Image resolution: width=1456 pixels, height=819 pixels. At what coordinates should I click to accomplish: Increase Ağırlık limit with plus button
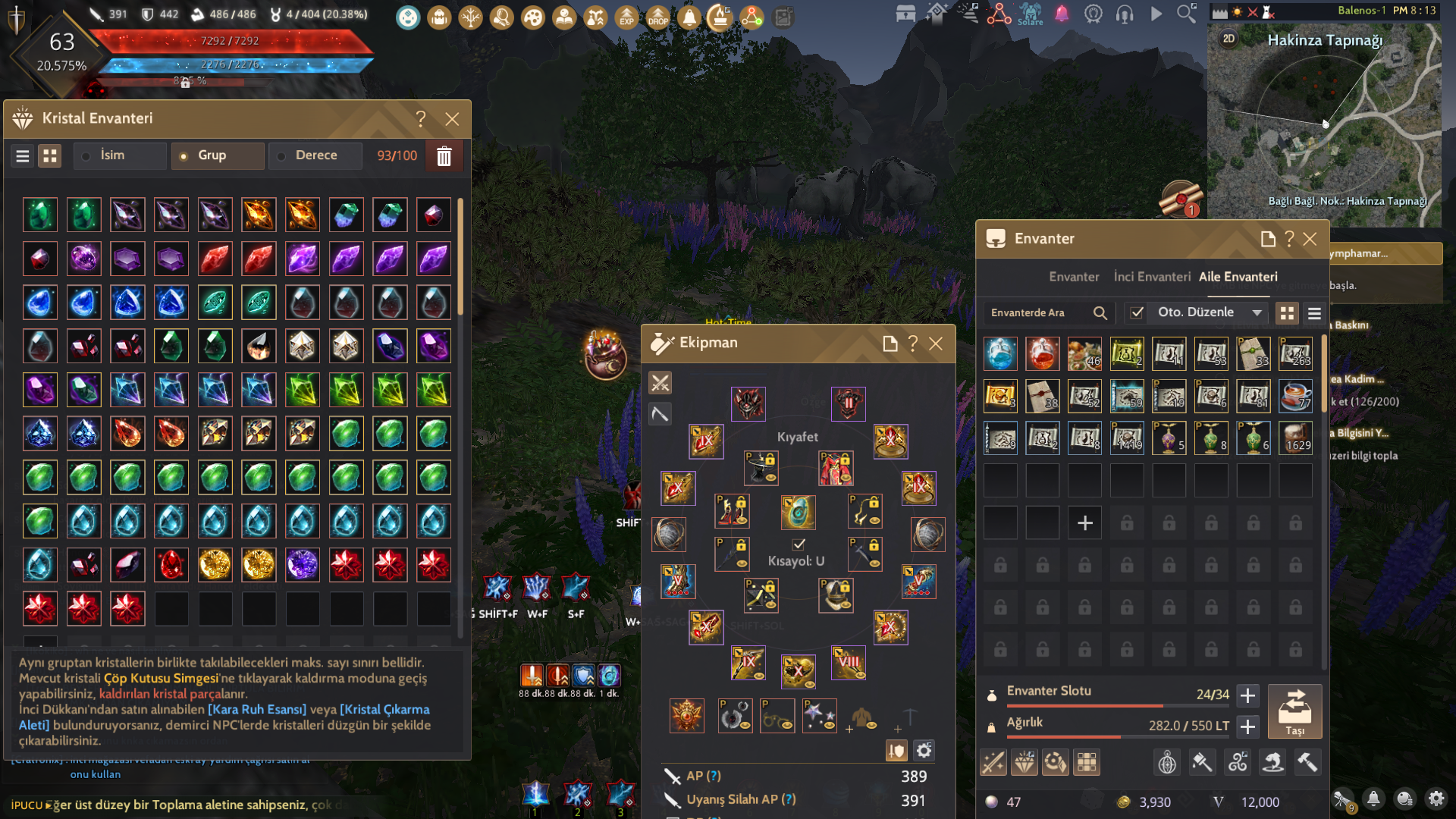pos(1247,726)
